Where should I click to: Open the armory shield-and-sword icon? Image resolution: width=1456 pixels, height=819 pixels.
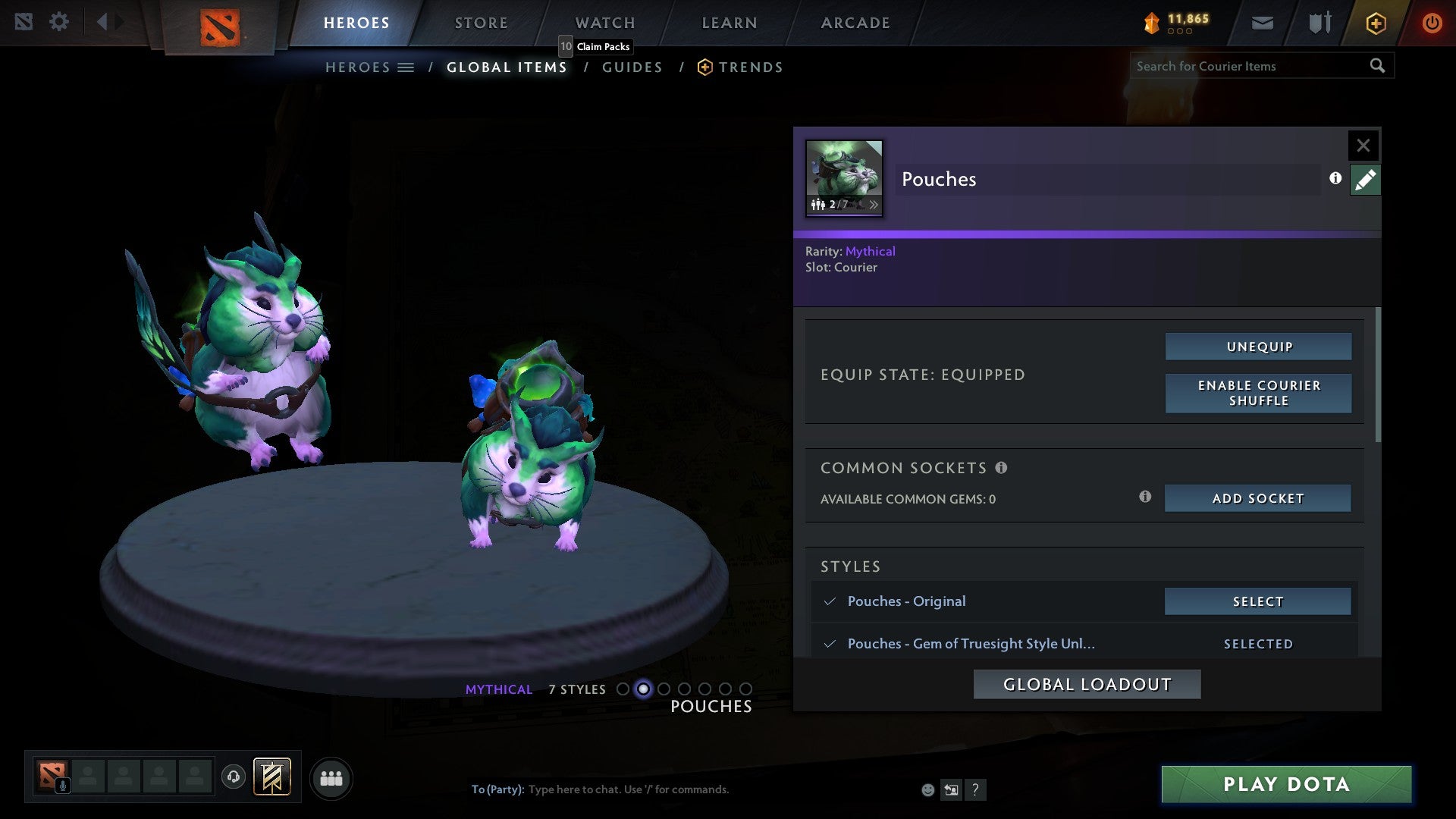pos(1319,23)
